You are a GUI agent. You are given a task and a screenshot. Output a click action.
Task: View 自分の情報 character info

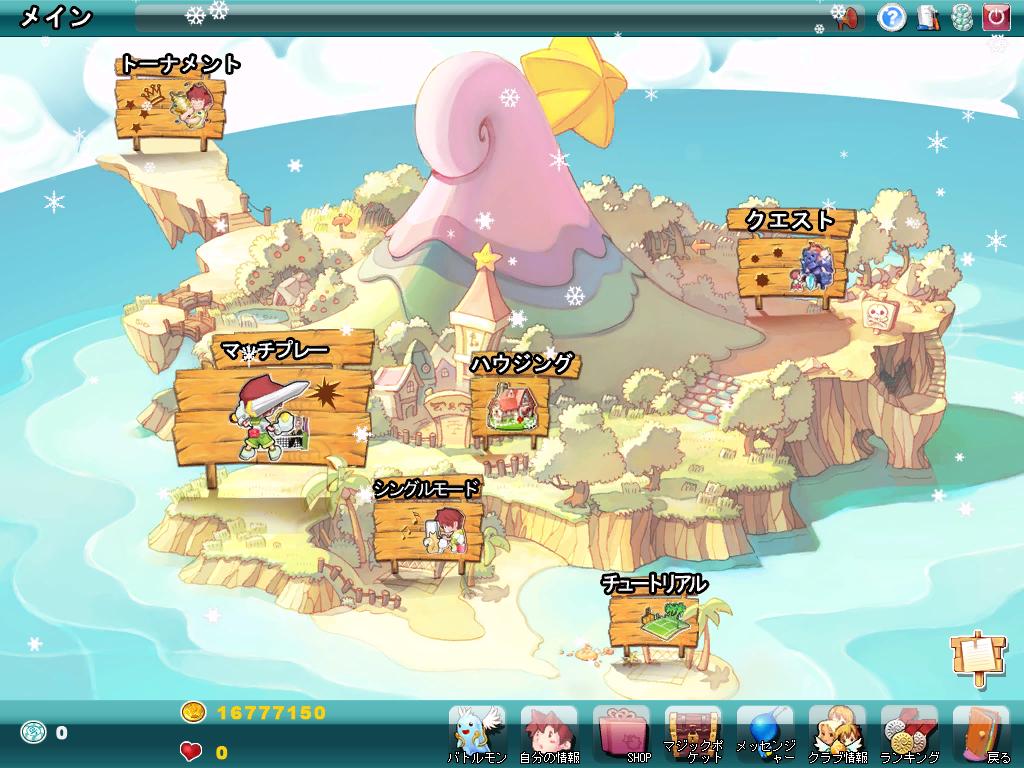point(549,733)
